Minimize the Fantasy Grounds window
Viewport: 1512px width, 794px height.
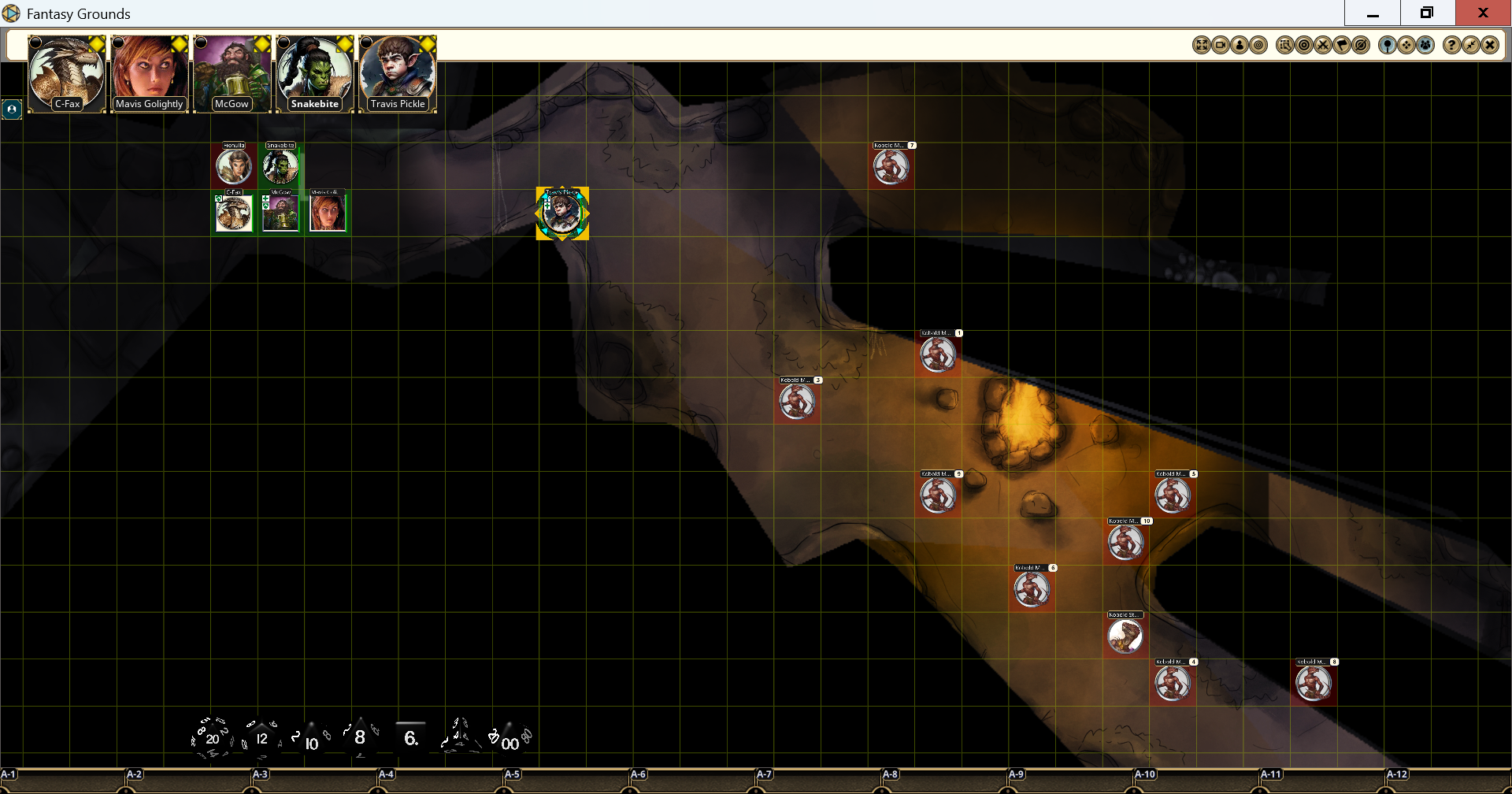(x=1373, y=13)
